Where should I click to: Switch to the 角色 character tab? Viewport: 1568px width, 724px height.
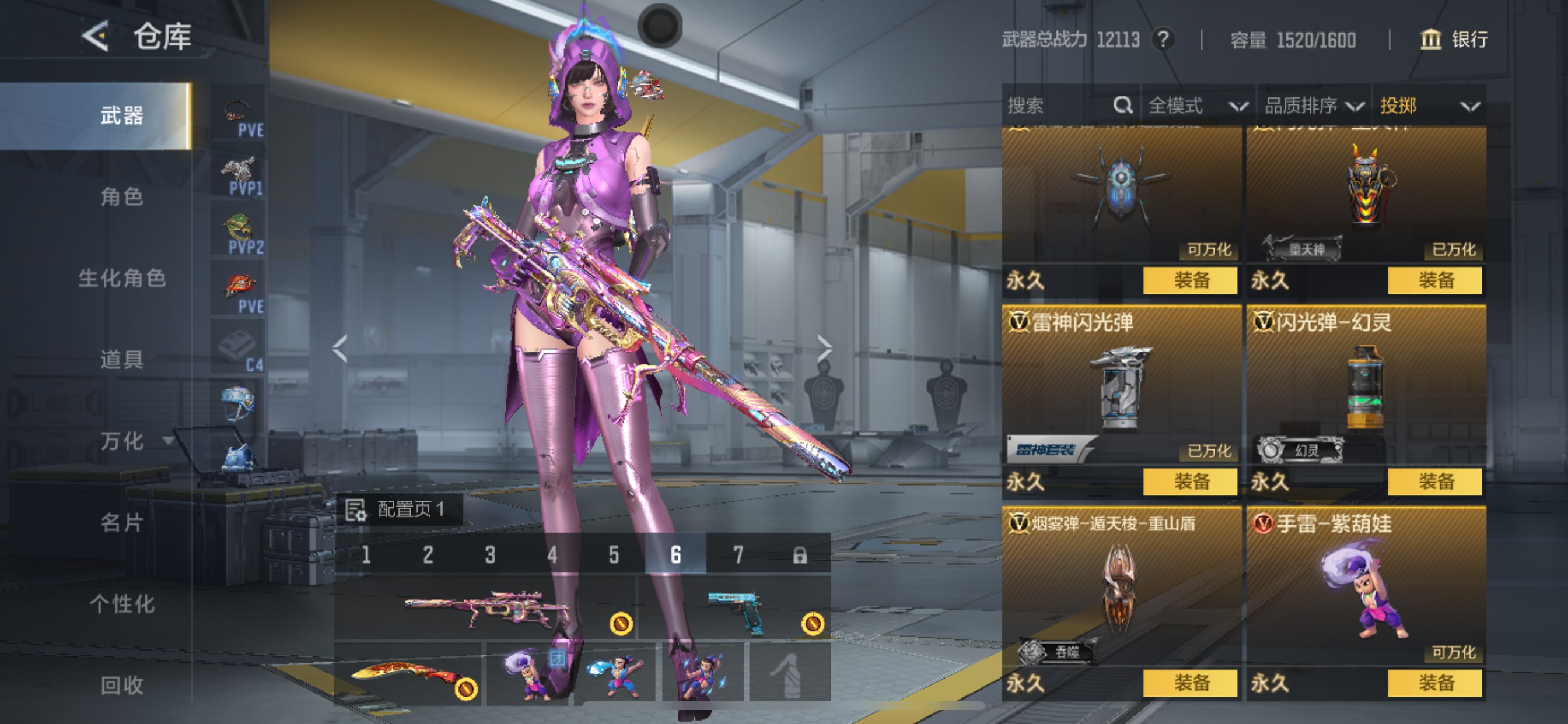click(122, 196)
